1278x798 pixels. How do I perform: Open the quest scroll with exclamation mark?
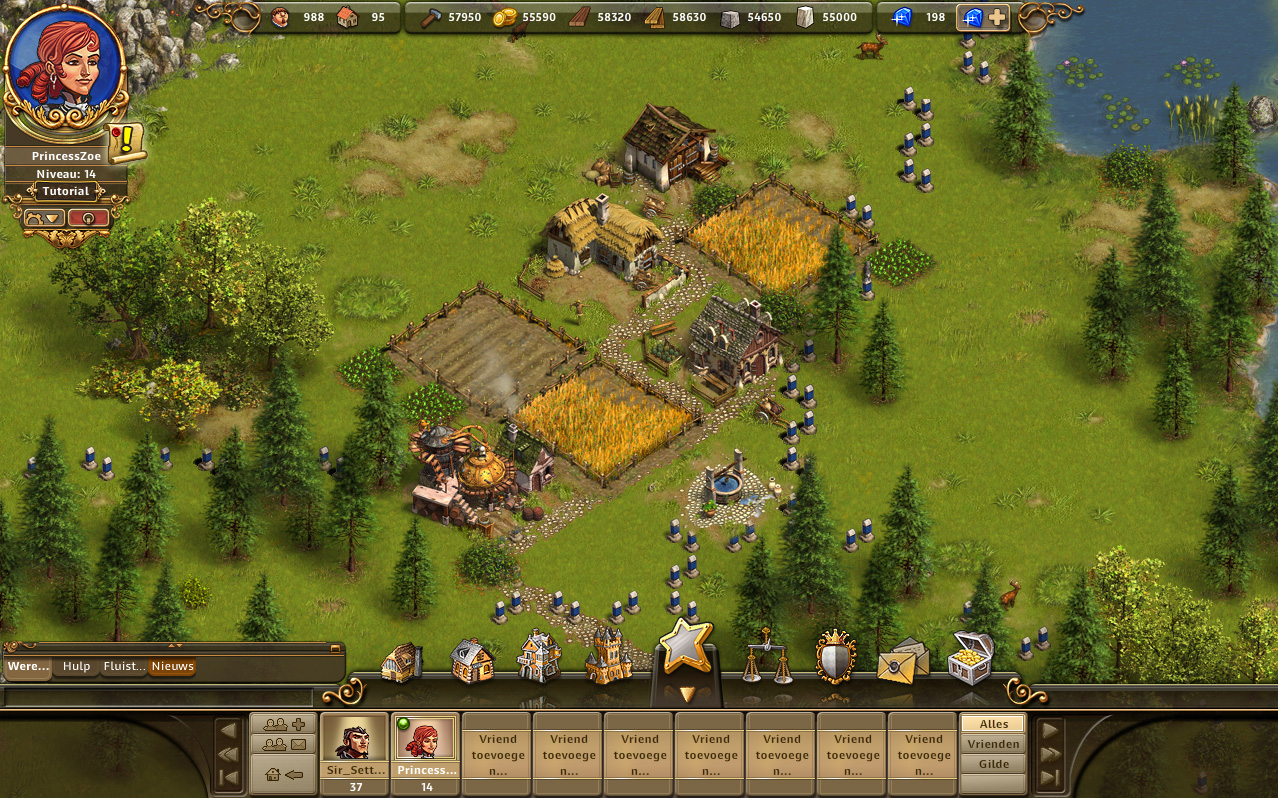pyautogui.click(x=127, y=142)
